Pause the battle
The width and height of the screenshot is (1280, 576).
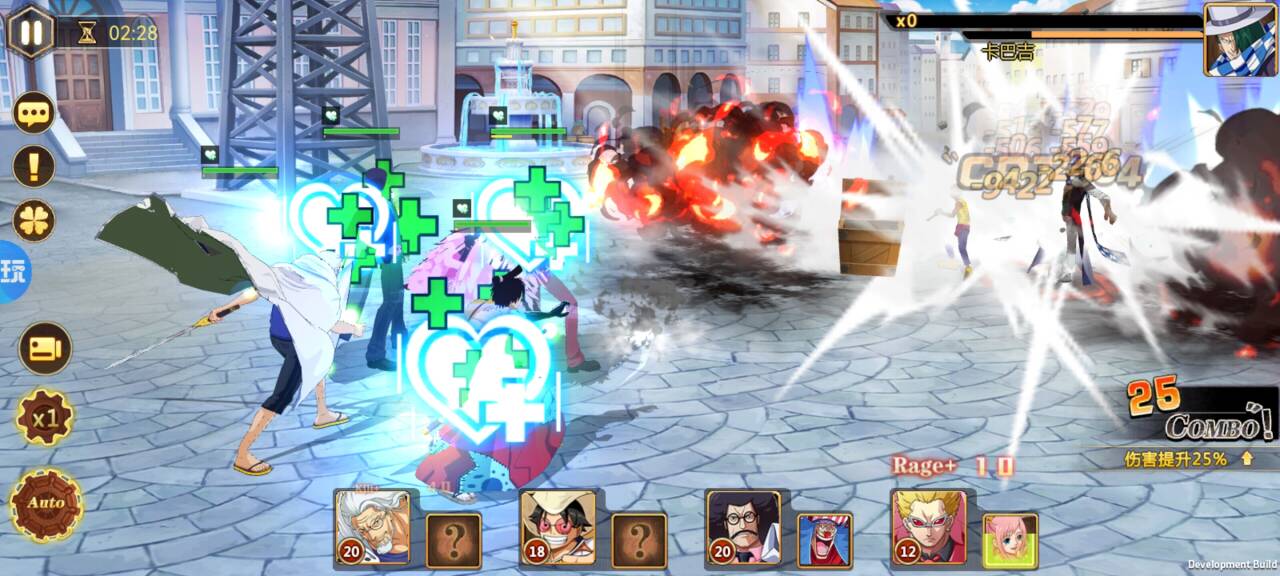pos(31,32)
